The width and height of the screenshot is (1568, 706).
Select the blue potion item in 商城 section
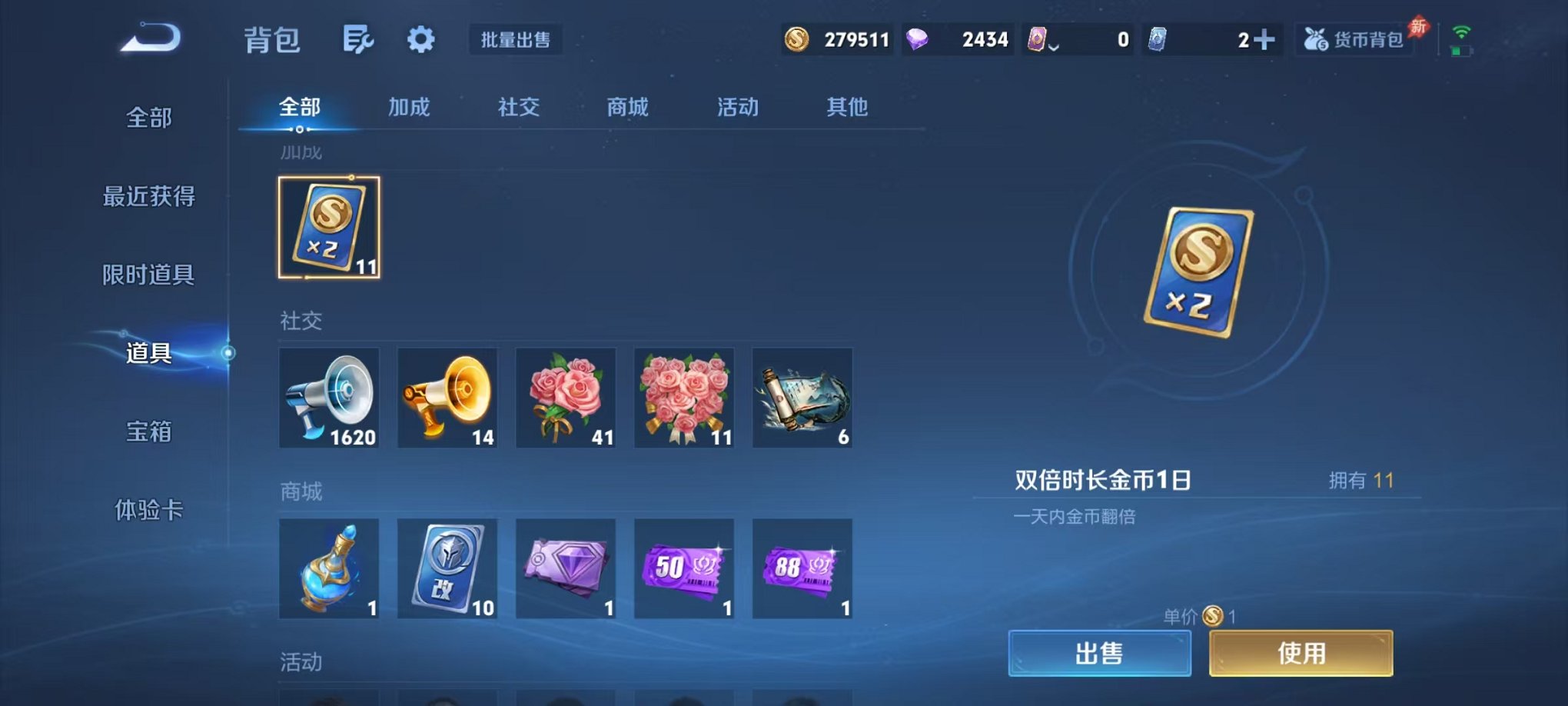329,569
